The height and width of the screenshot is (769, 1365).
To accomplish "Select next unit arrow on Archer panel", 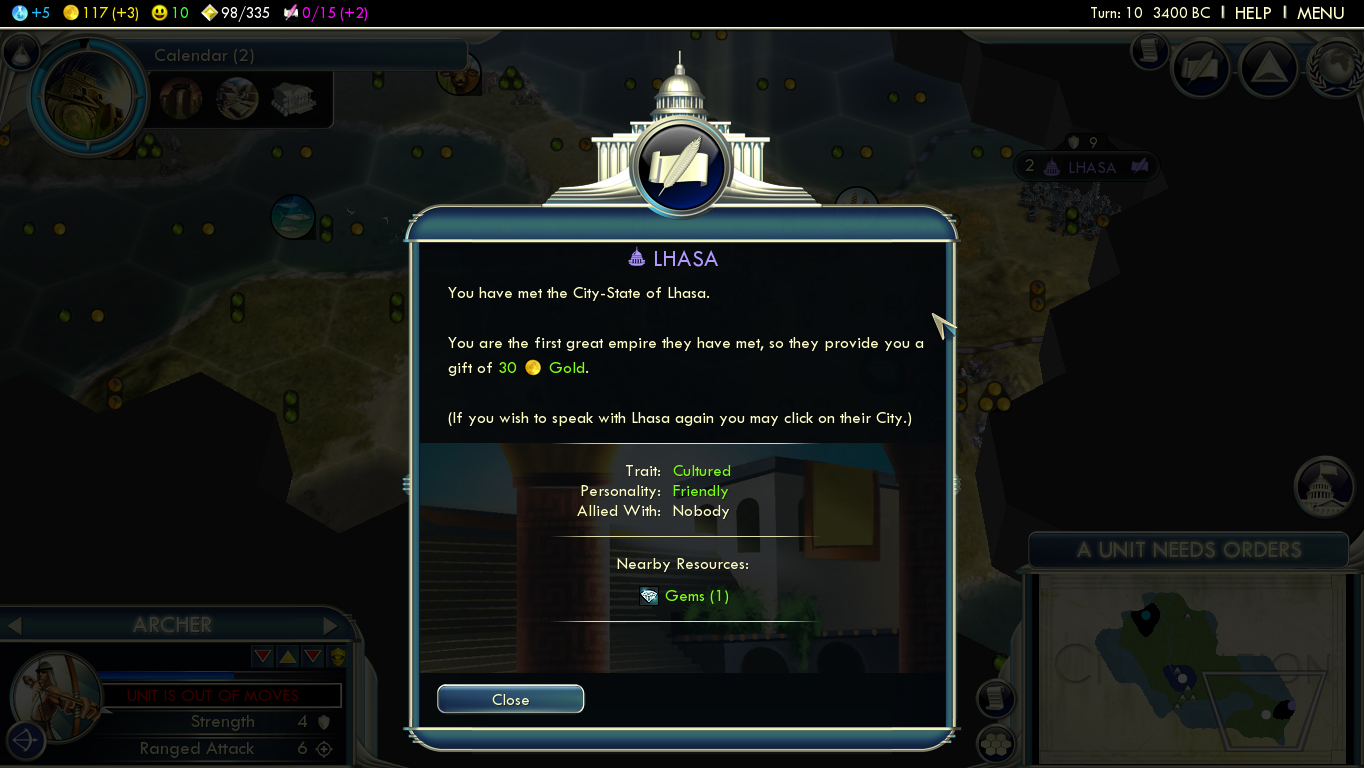I will point(331,626).
